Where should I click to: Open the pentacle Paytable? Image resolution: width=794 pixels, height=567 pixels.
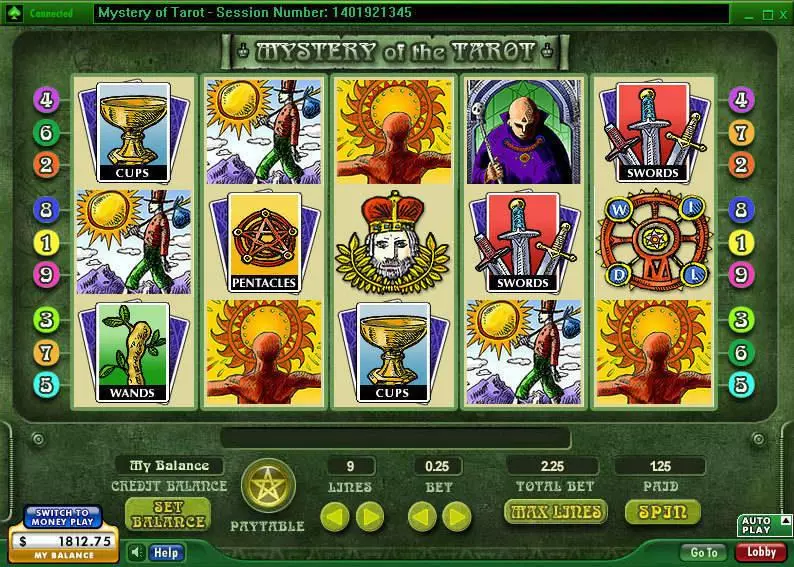[x=267, y=488]
